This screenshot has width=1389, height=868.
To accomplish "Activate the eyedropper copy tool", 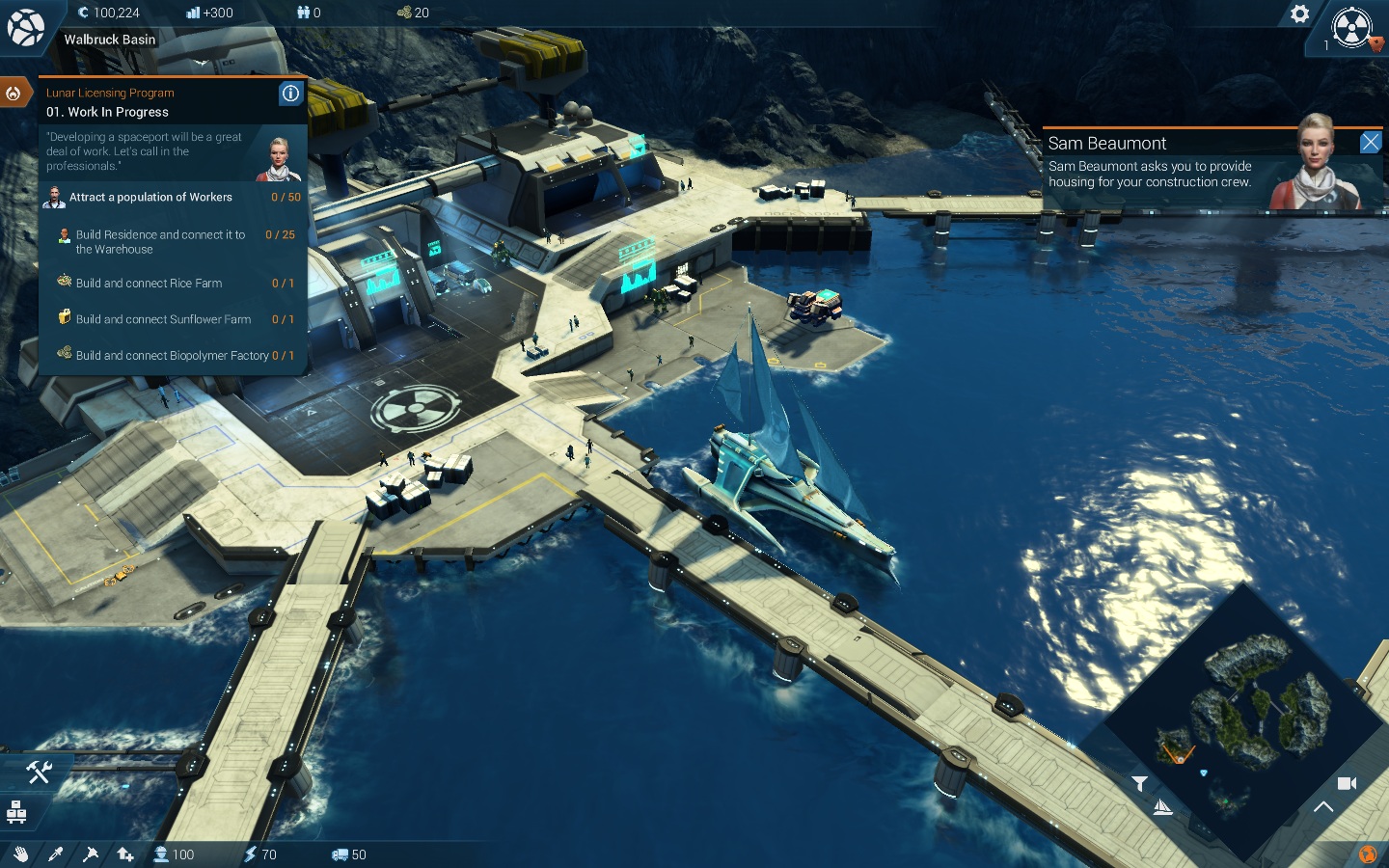I will tap(55, 854).
